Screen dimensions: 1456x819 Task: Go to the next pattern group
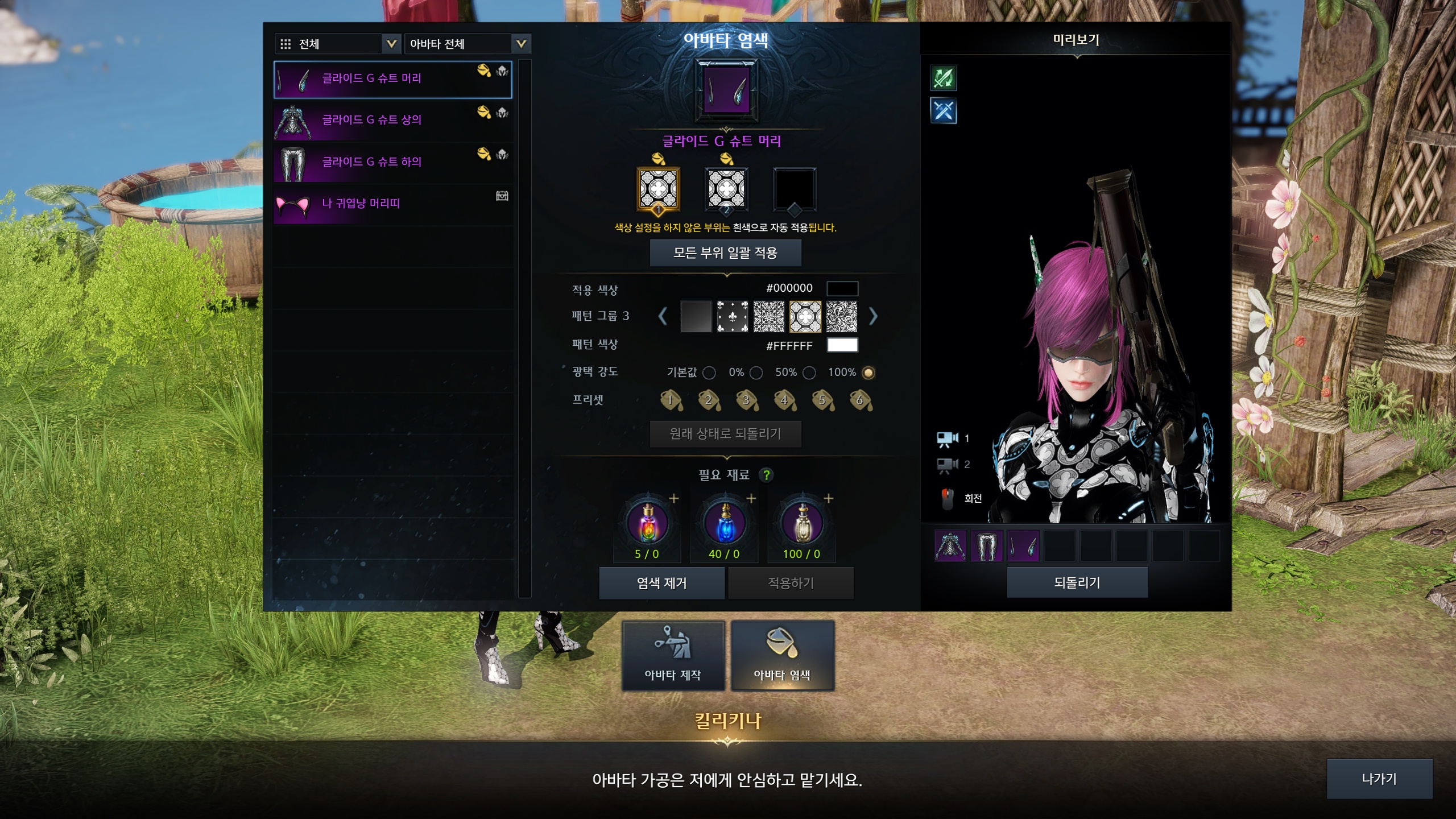click(873, 316)
